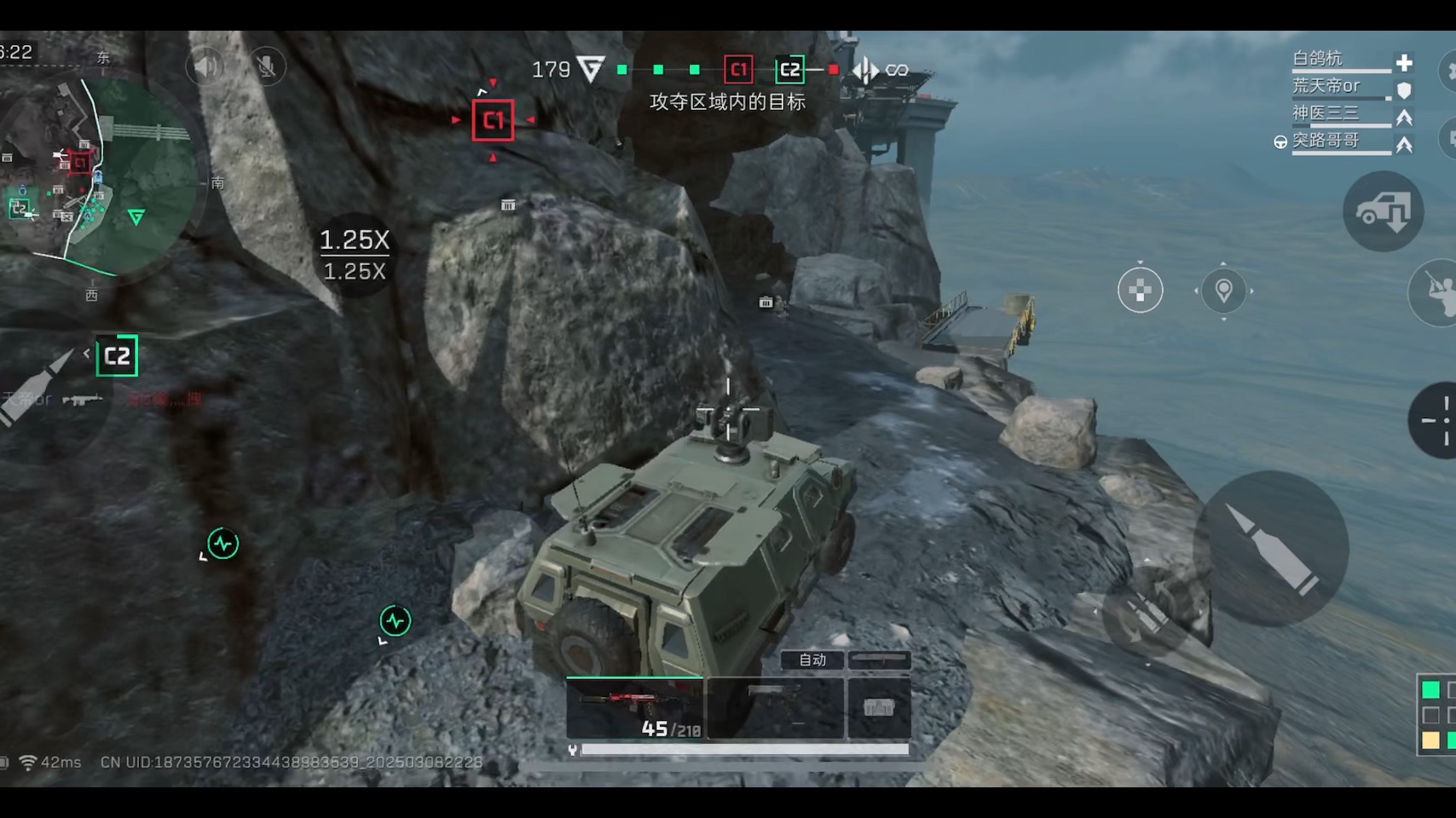The width and height of the screenshot is (1456, 818).
Task: Select teammate 神医三三 in squad list
Action: [x=1326, y=113]
